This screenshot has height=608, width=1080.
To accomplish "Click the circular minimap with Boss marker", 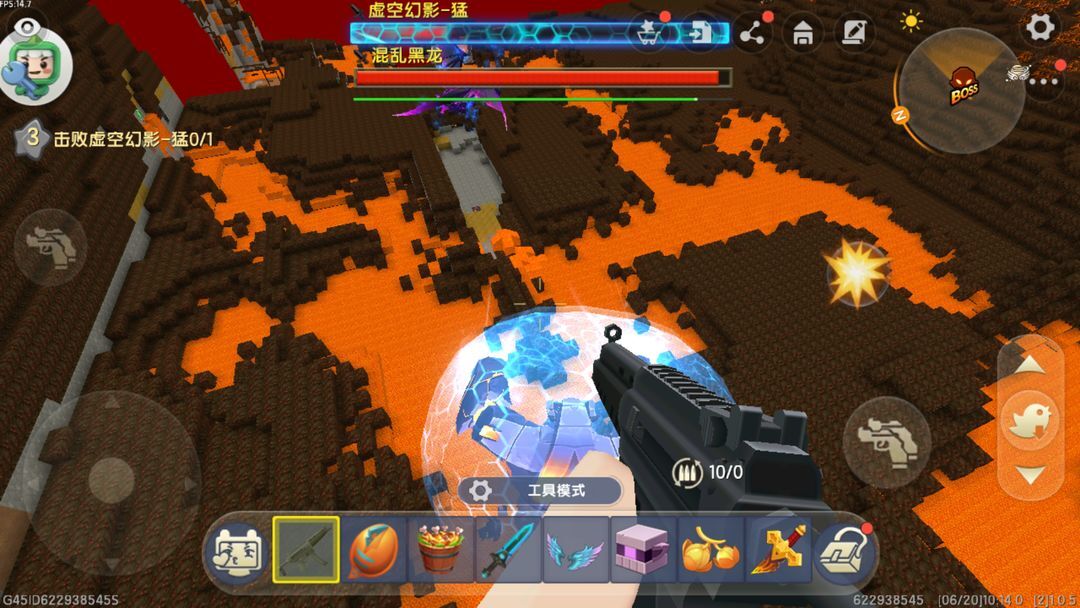I will pos(960,90).
